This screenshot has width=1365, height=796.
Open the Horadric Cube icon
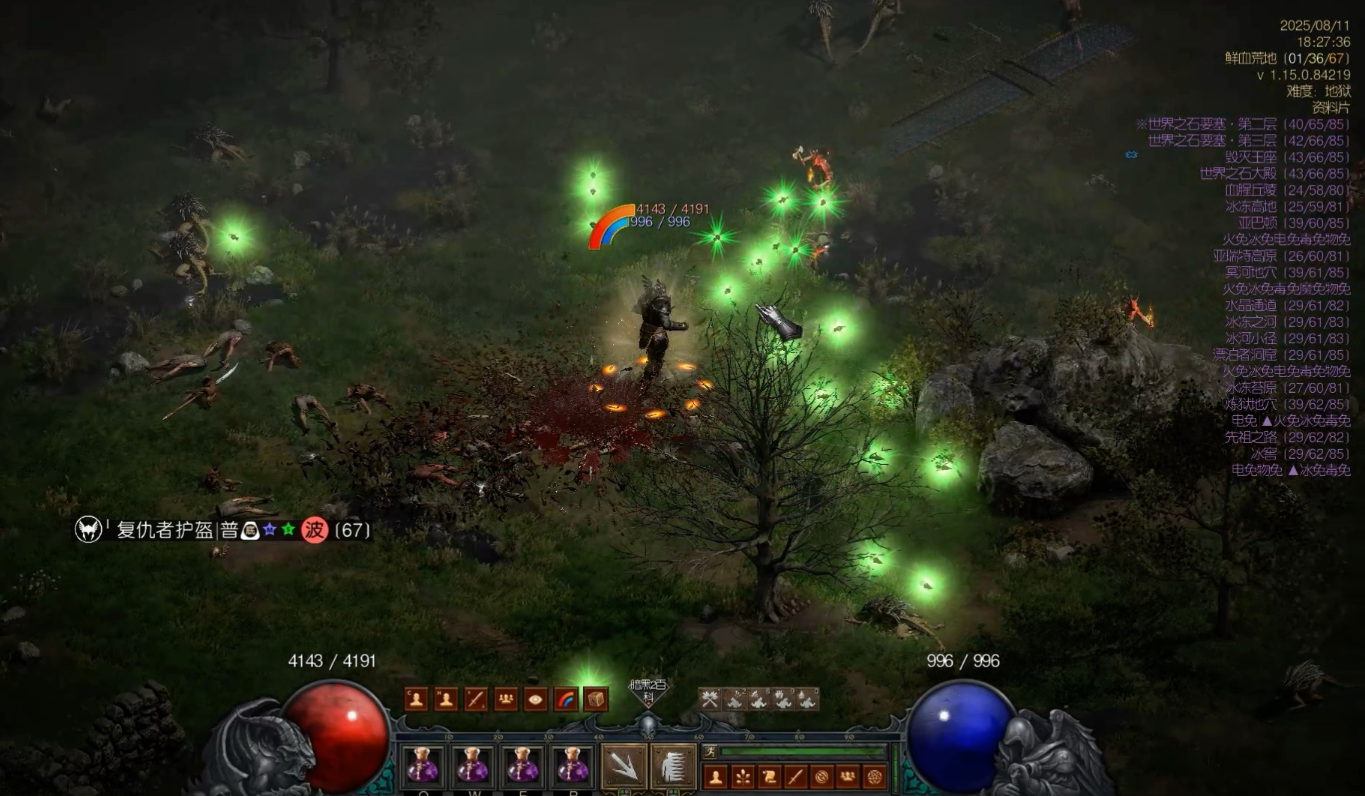[x=596, y=700]
